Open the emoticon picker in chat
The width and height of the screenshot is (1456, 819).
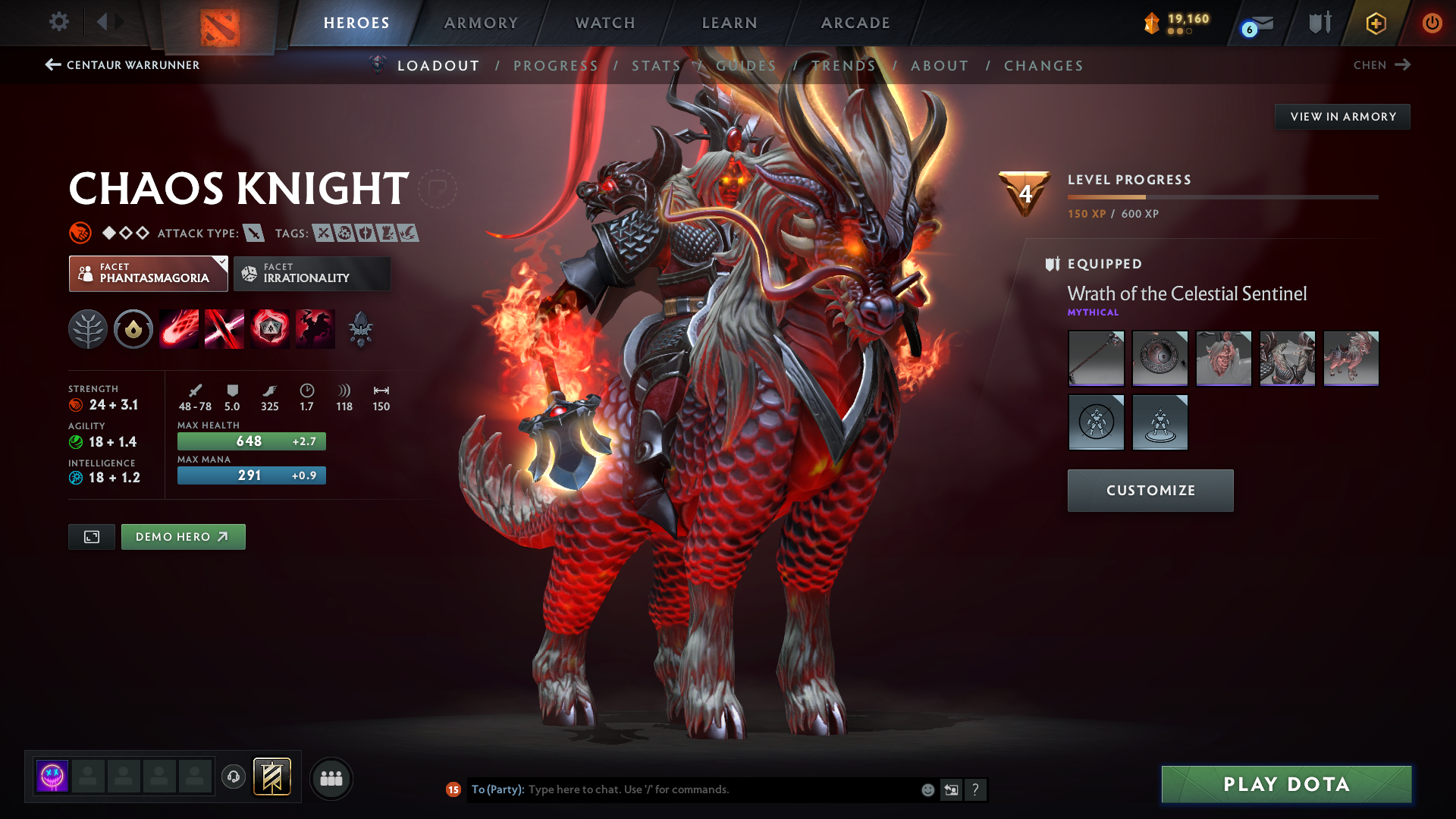coord(927,789)
